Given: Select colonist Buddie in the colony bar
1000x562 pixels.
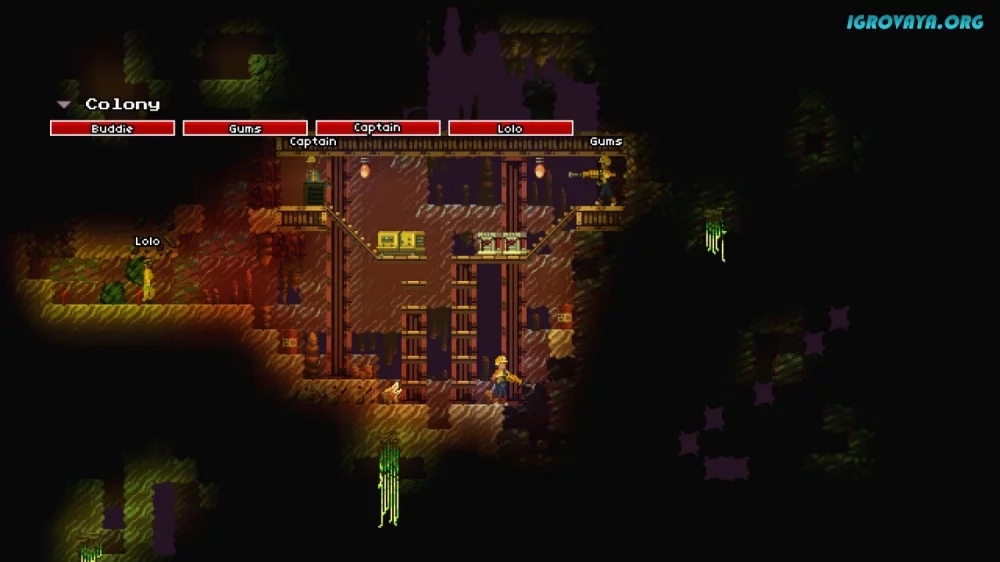Looking at the screenshot, I should tap(112, 128).
